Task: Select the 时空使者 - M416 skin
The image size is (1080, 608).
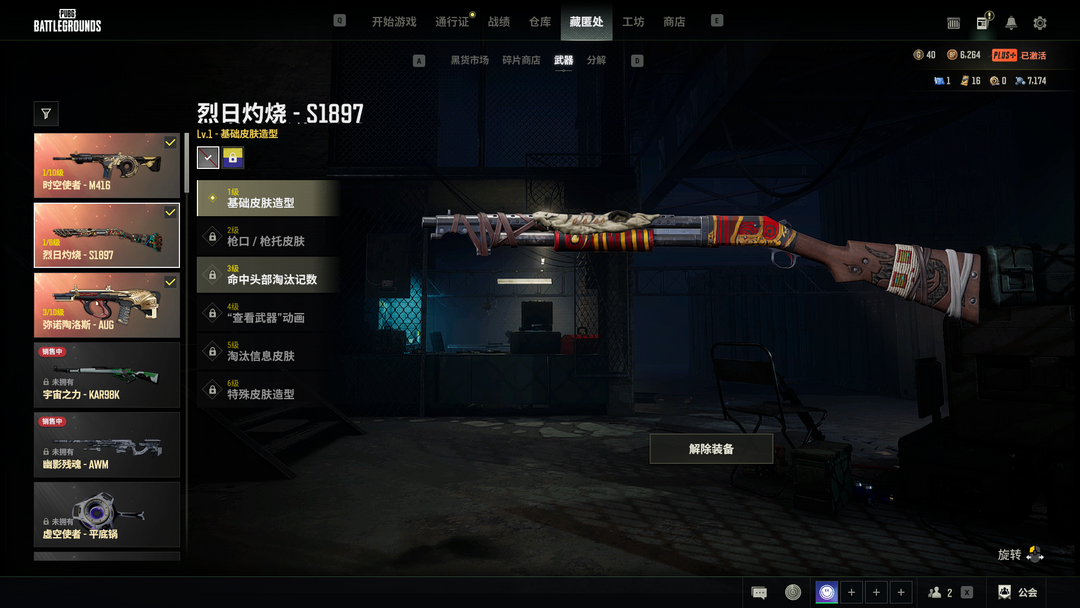Action: coord(107,166)
